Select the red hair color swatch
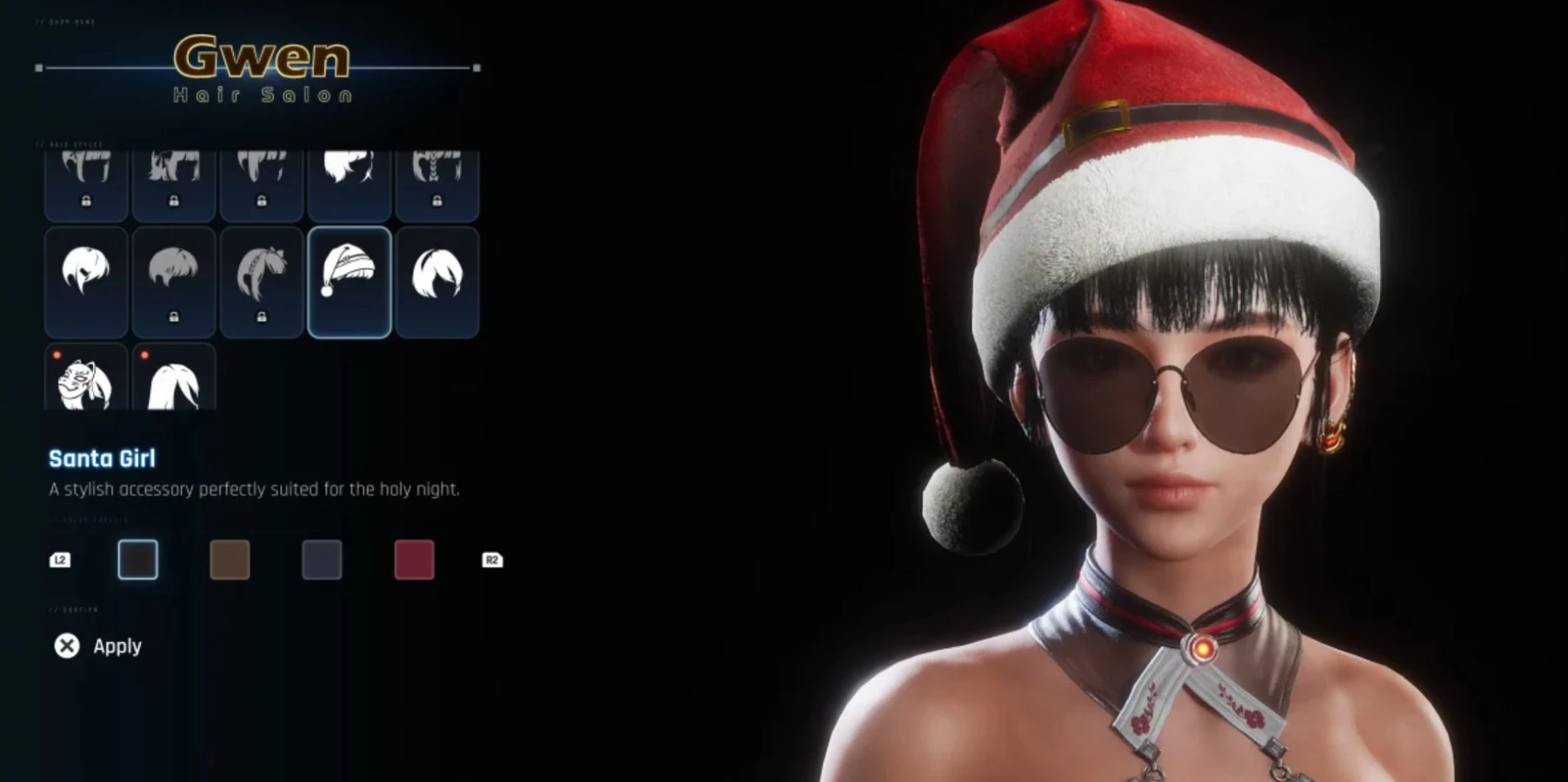 (414, 559)
